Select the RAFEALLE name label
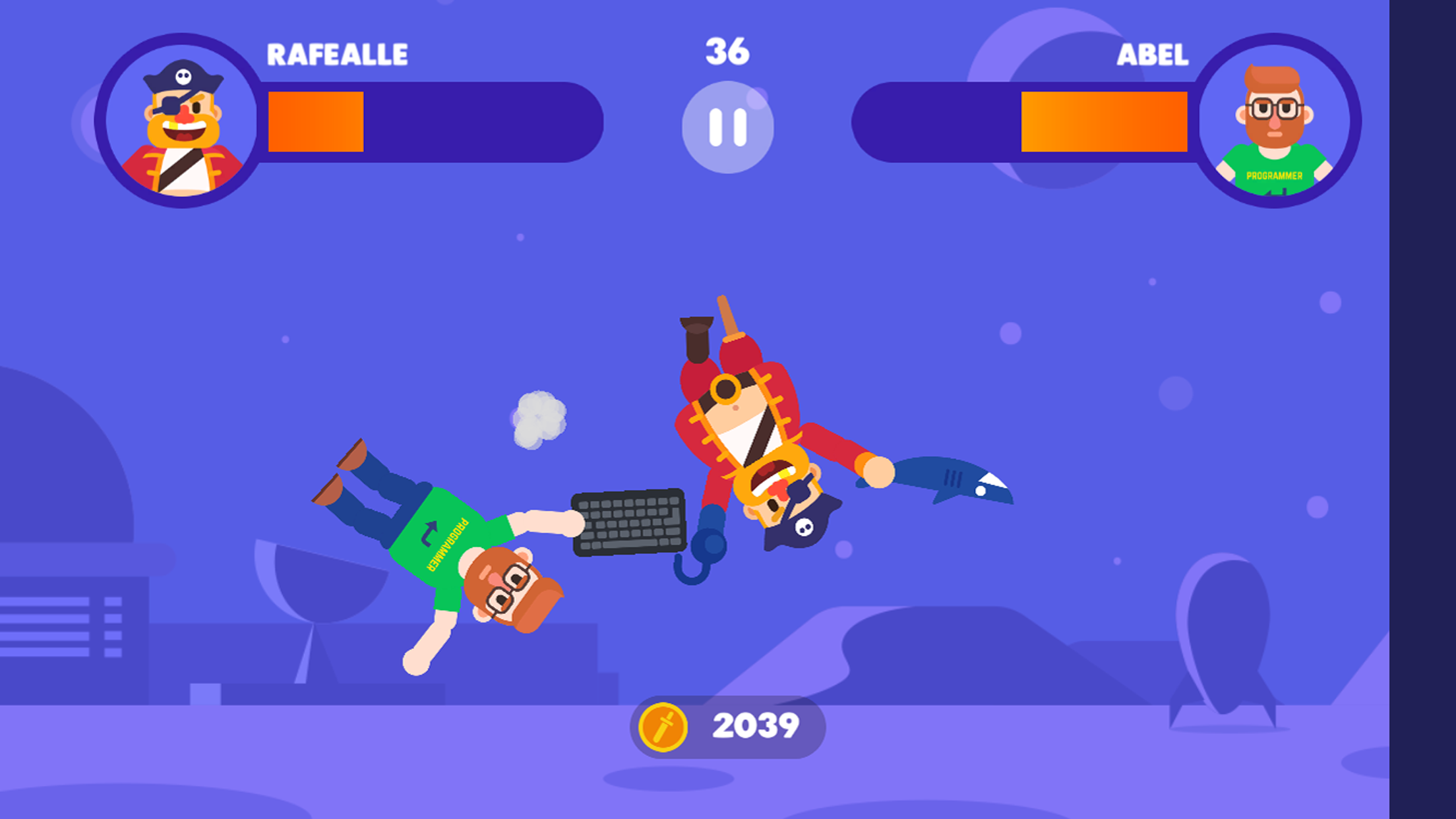1456x819 pixels. pyautogui.click(x=338, y=54)
